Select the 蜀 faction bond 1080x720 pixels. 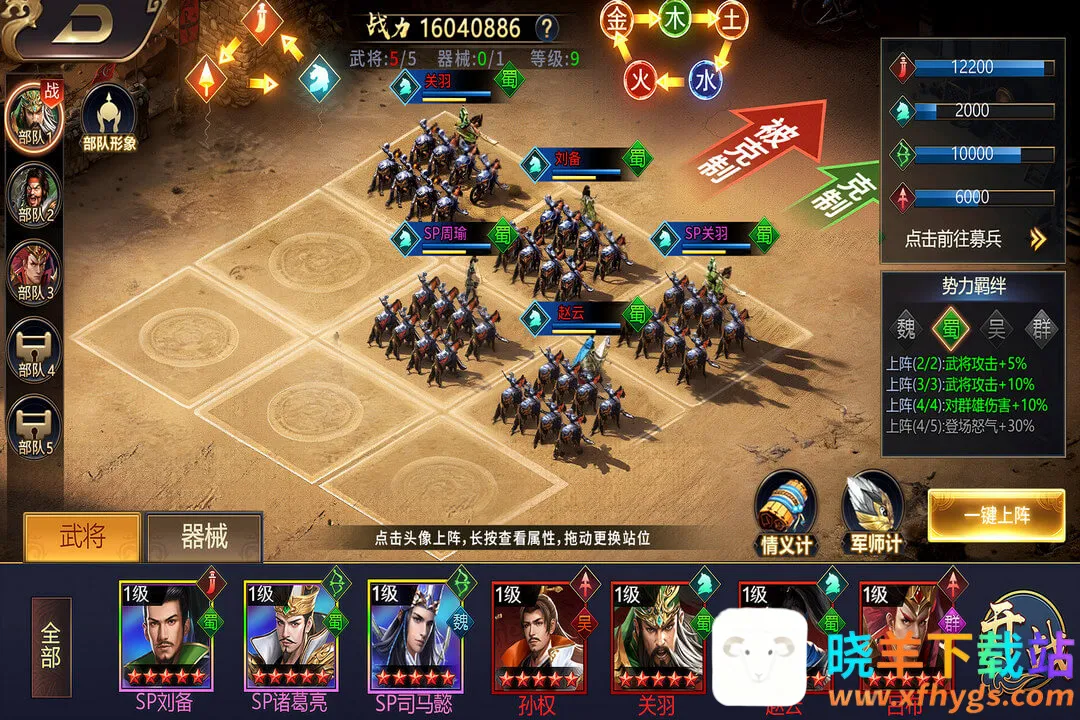point(950,327)
